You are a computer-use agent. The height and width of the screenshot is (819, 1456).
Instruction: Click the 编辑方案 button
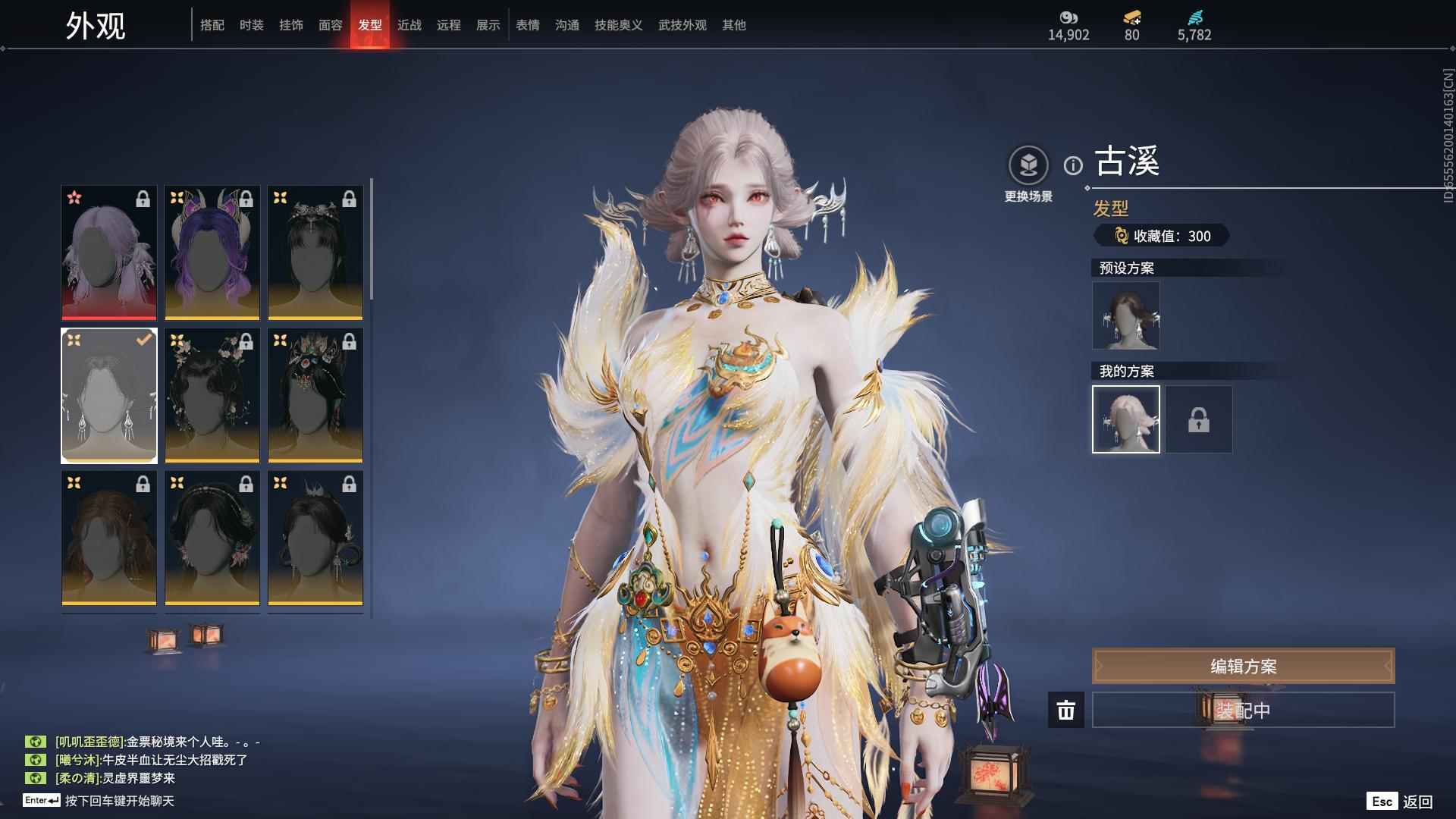click(1243, 667)
